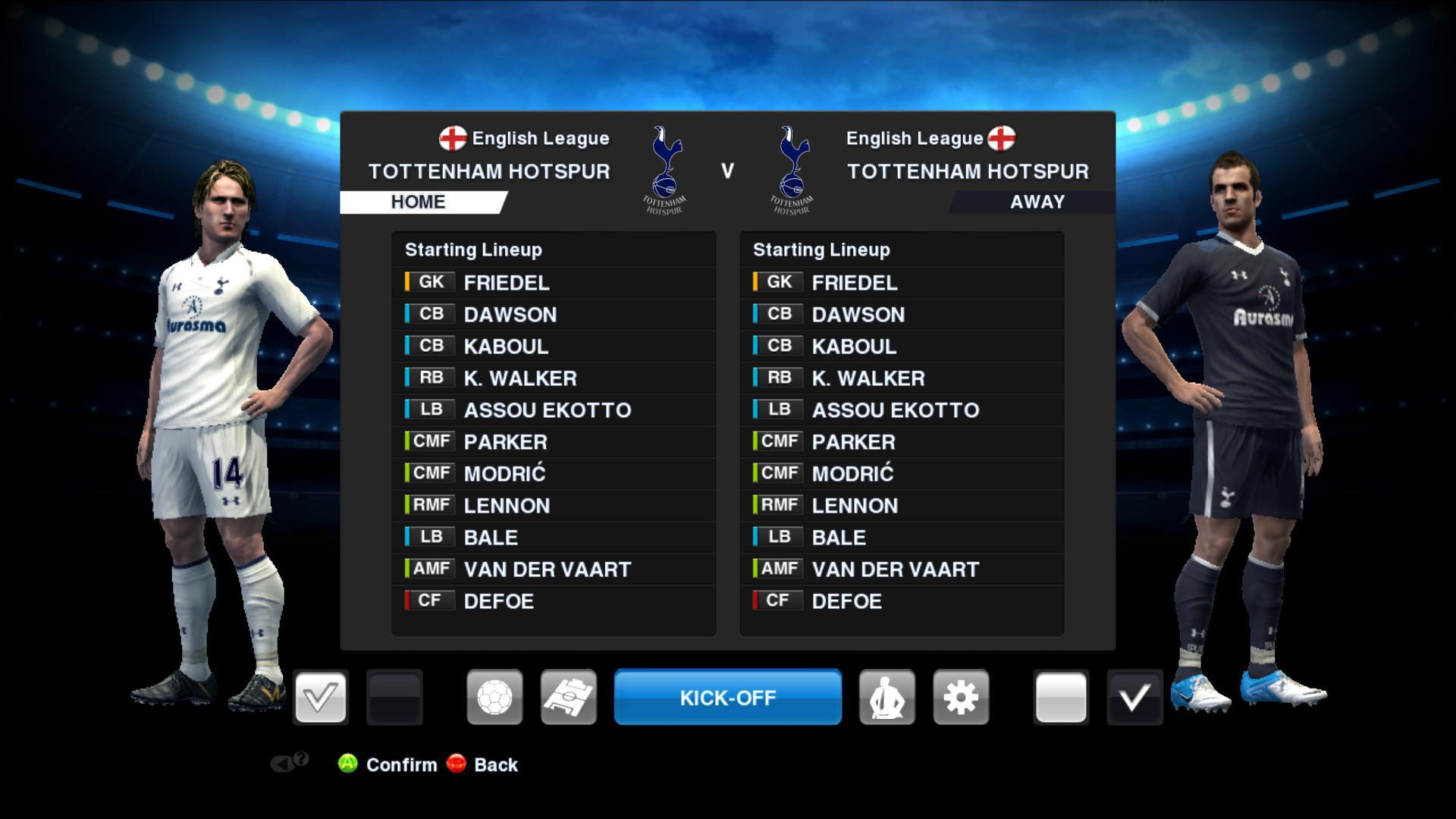The width and height of the screenshot is (1456, 819).
Task: Open the stadium pitch settings icon
Action: pyautogui.click(x=569, y=697)
